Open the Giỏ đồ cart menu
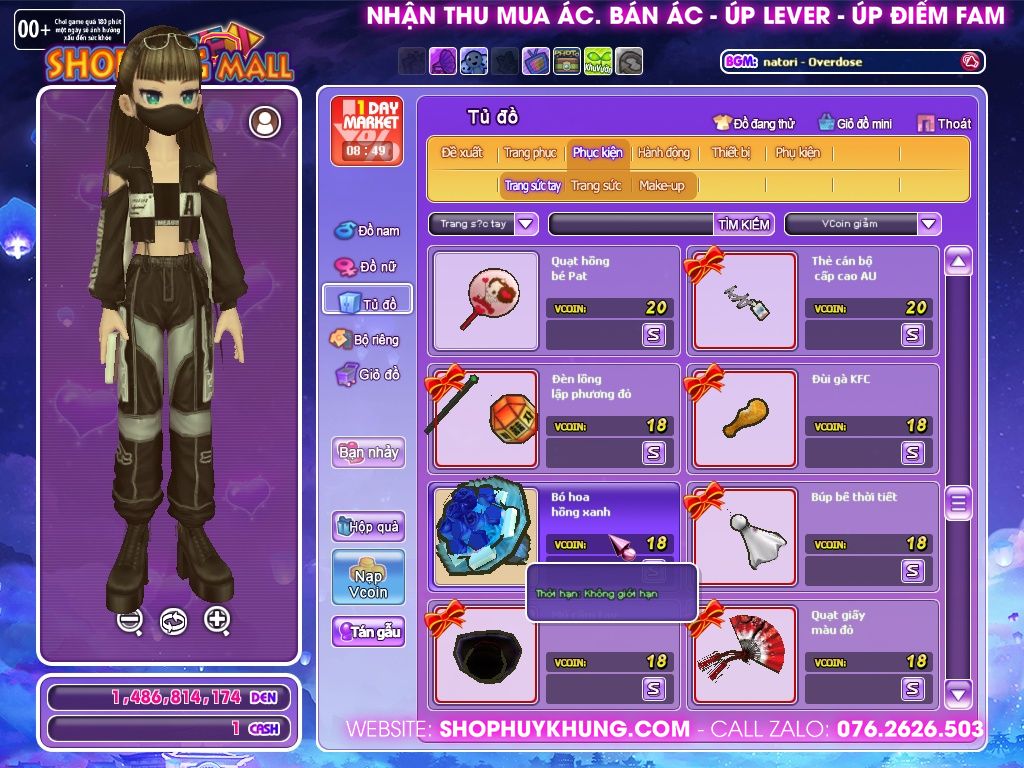 pos(367,375)
